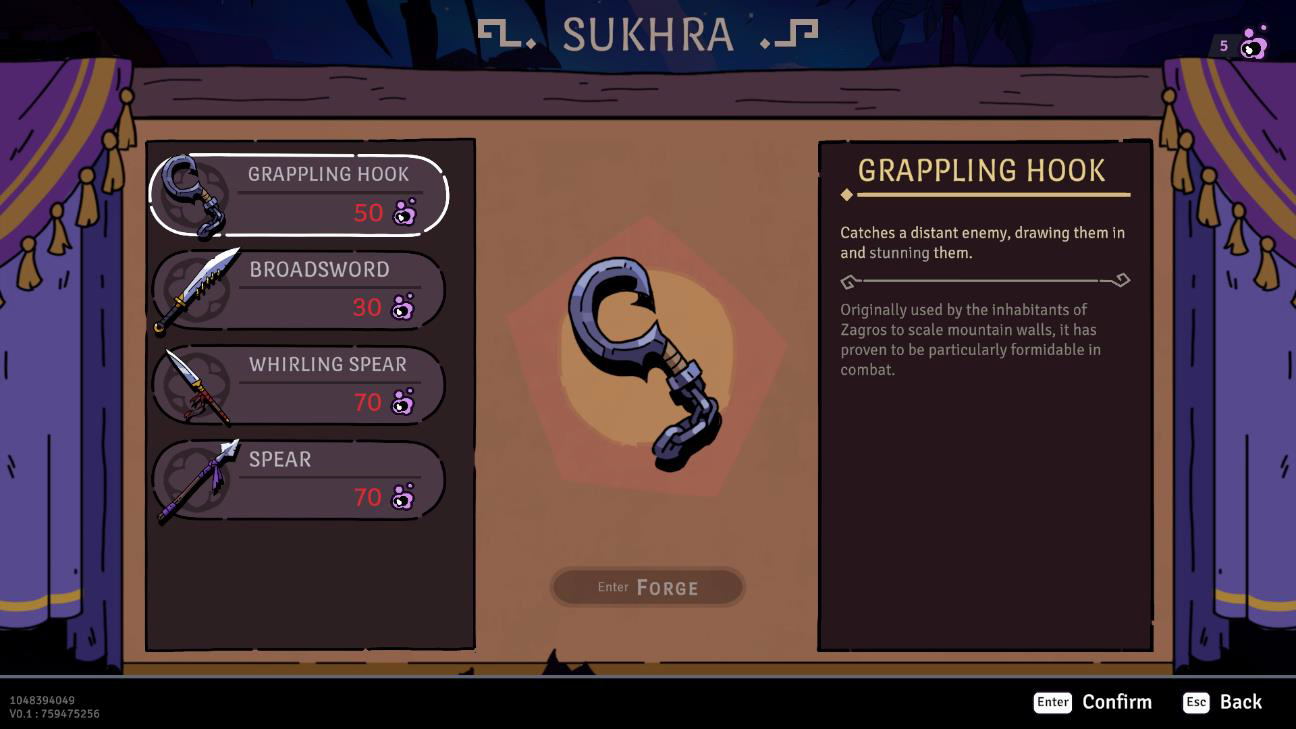Go Back out of the forge
Screen dimensions: 1296x729
click(x=1222, y=702)
